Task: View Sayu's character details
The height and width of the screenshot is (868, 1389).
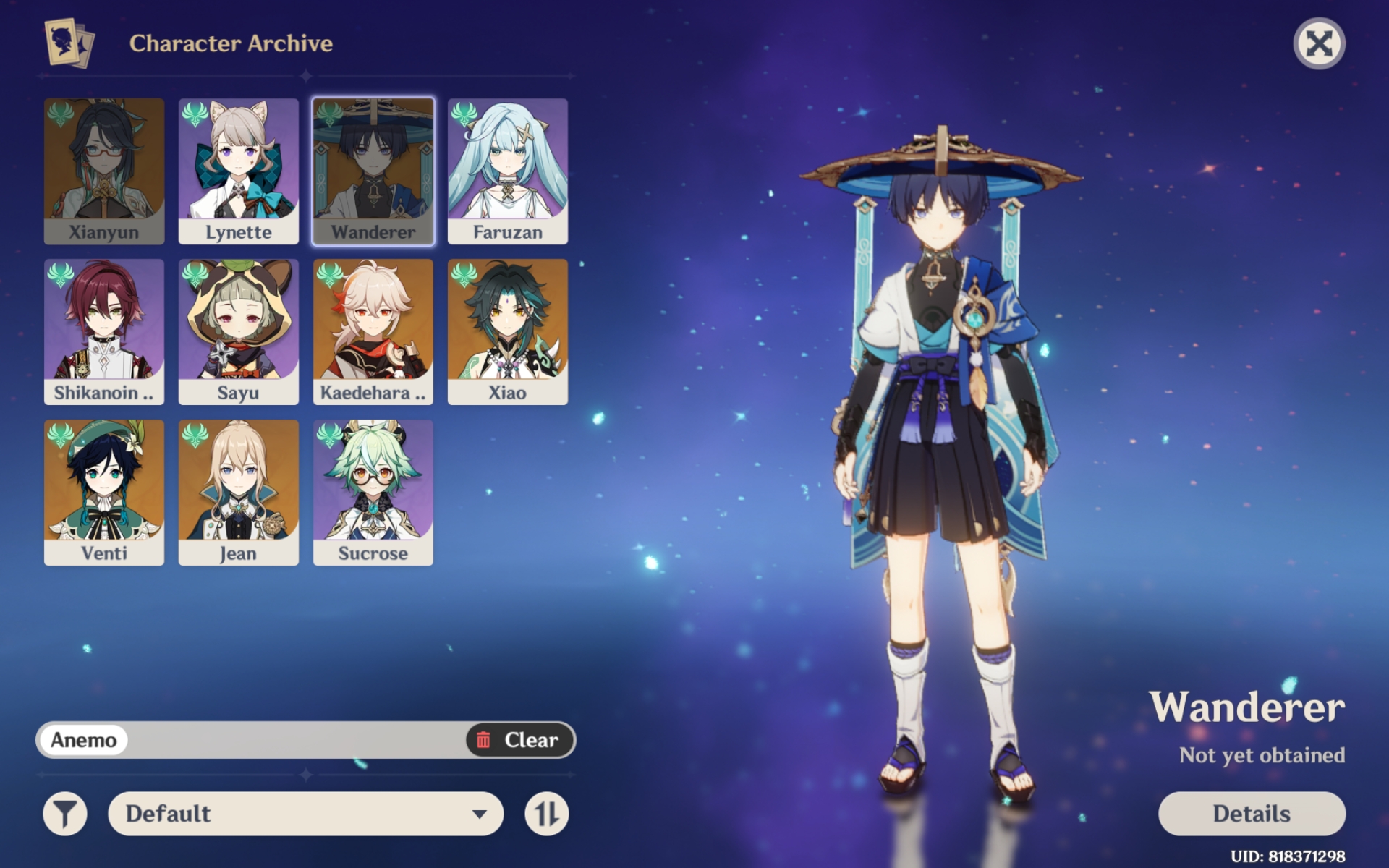Action: pyautogui.click(x=238, y=331)
